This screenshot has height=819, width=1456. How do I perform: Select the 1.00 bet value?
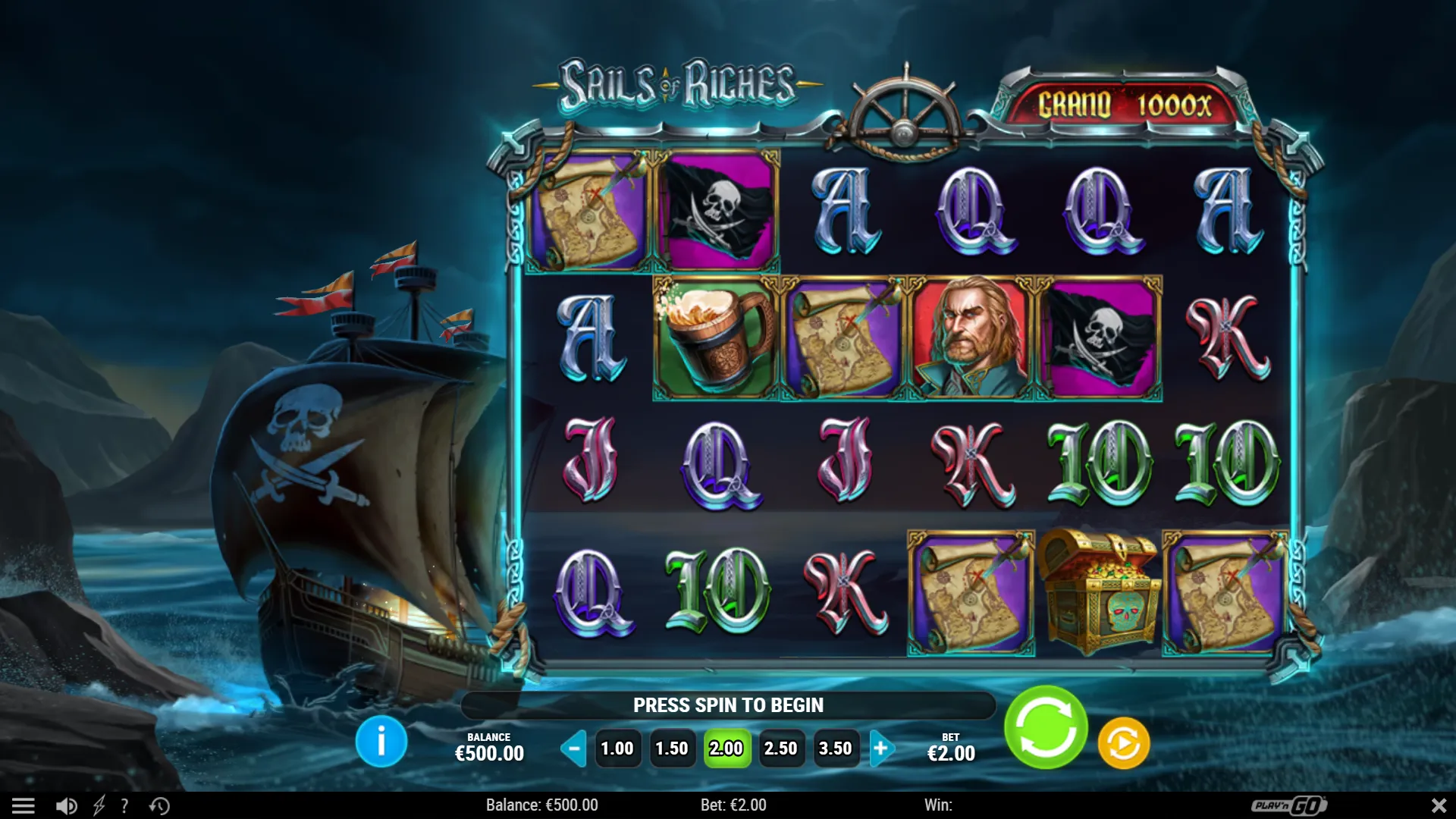click(617, 748)
